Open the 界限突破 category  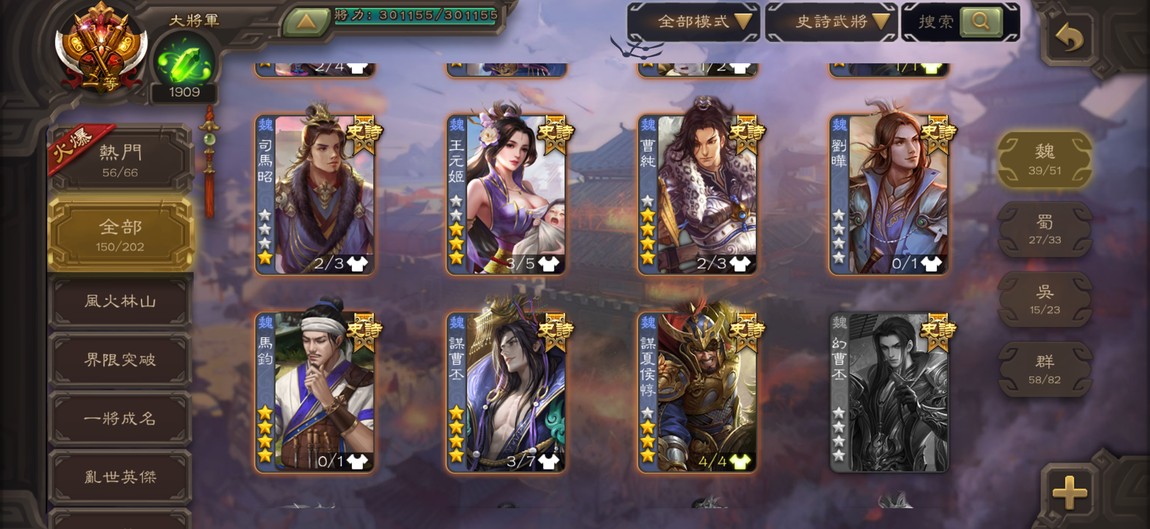[120, 360]
